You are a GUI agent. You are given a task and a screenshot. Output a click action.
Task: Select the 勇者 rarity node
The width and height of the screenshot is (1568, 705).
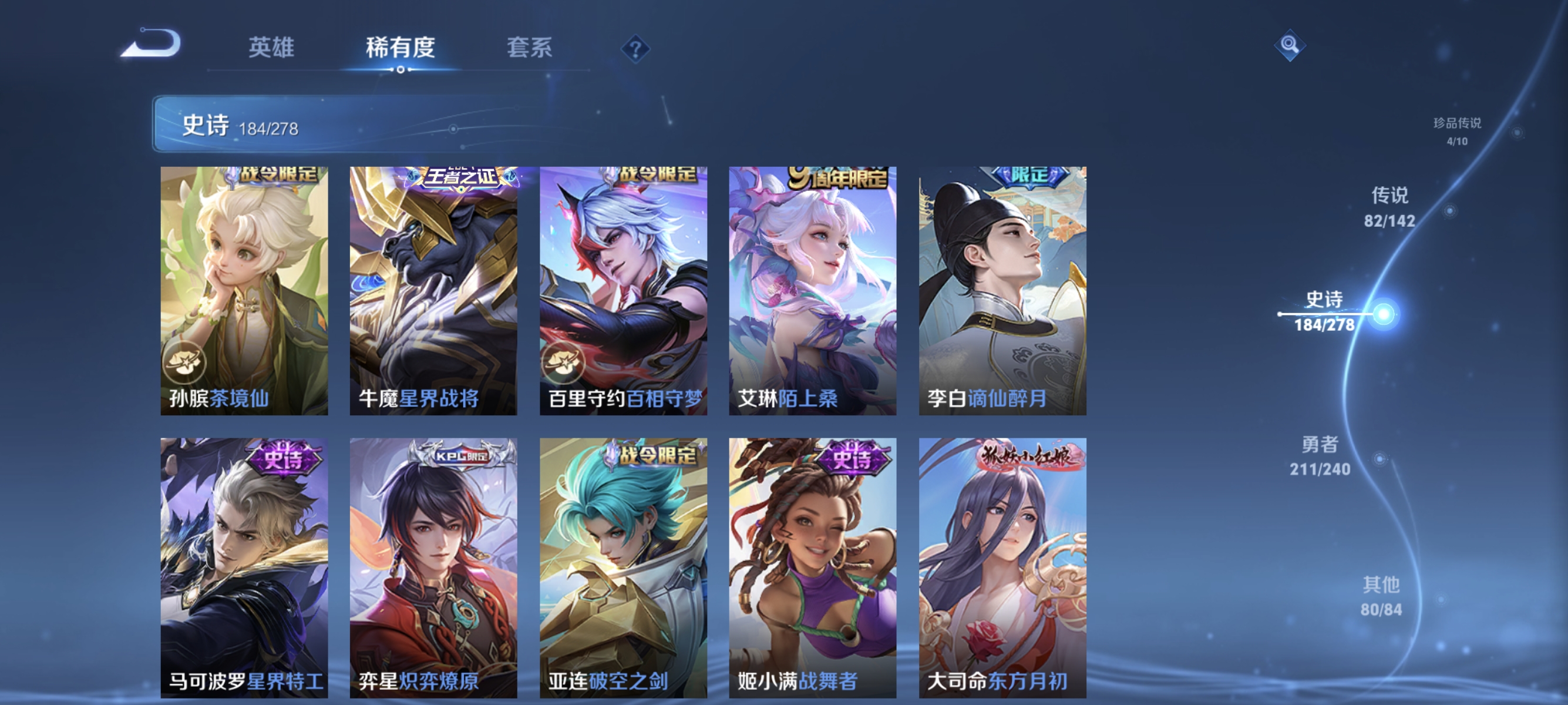1321,456
